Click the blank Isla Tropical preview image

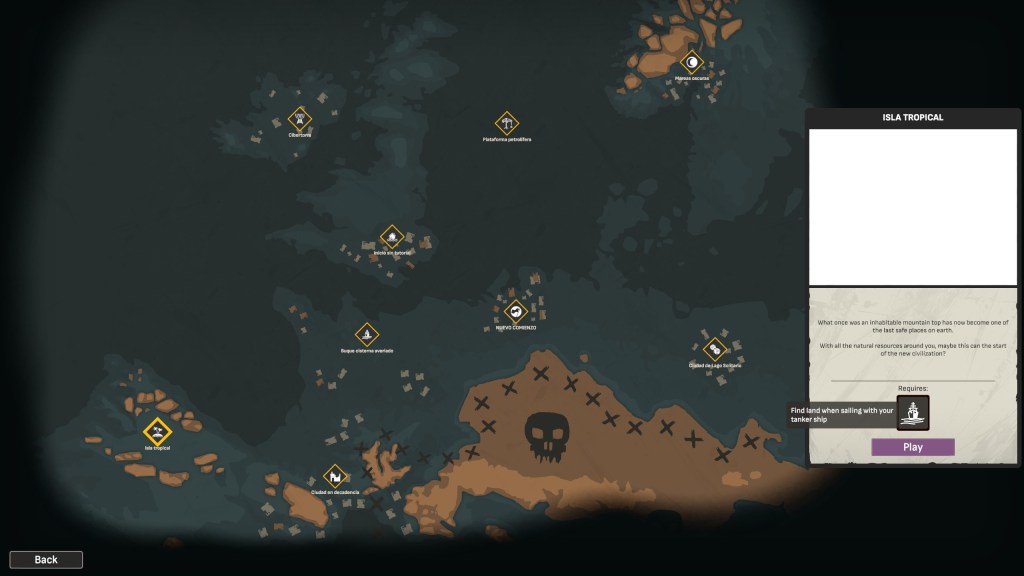point(912,207)
